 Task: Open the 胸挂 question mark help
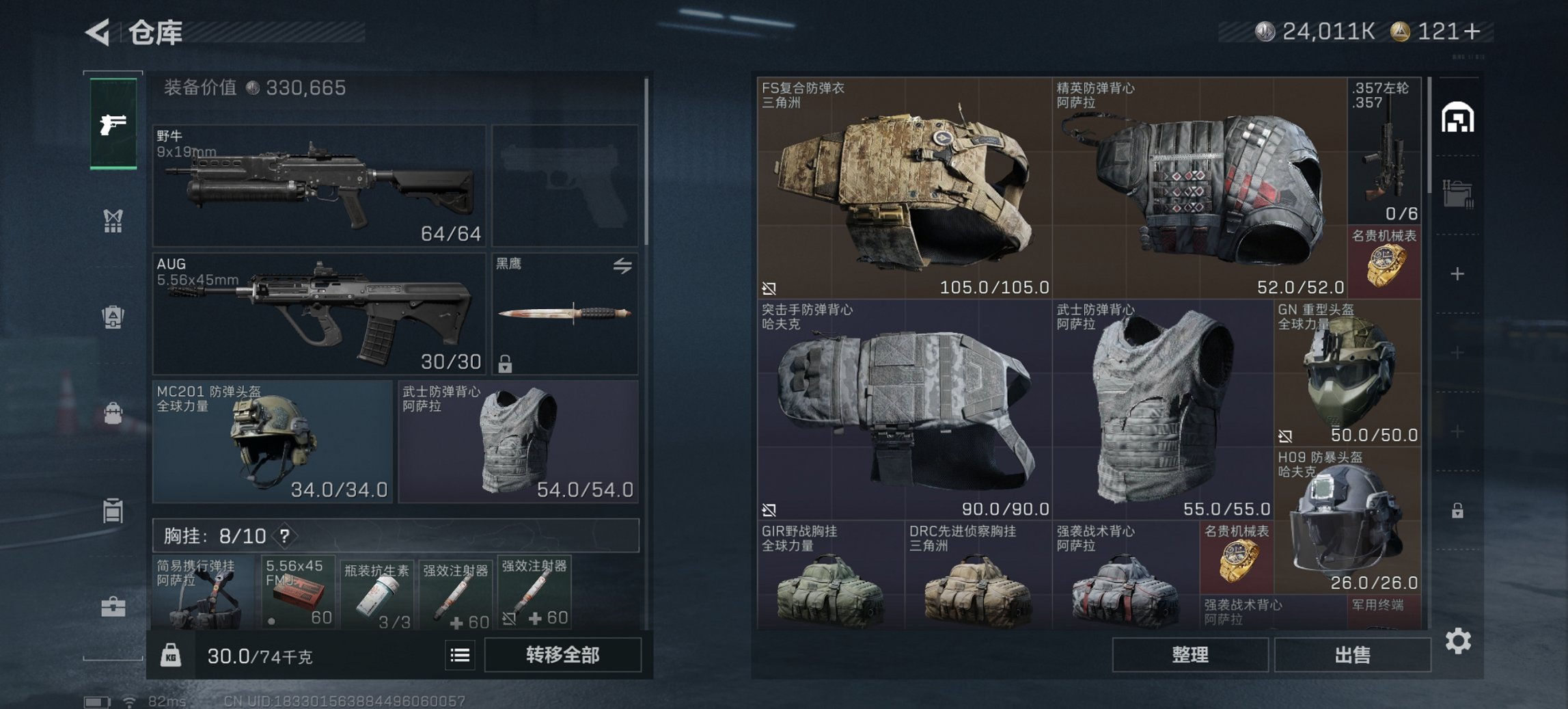pos(285,536)
